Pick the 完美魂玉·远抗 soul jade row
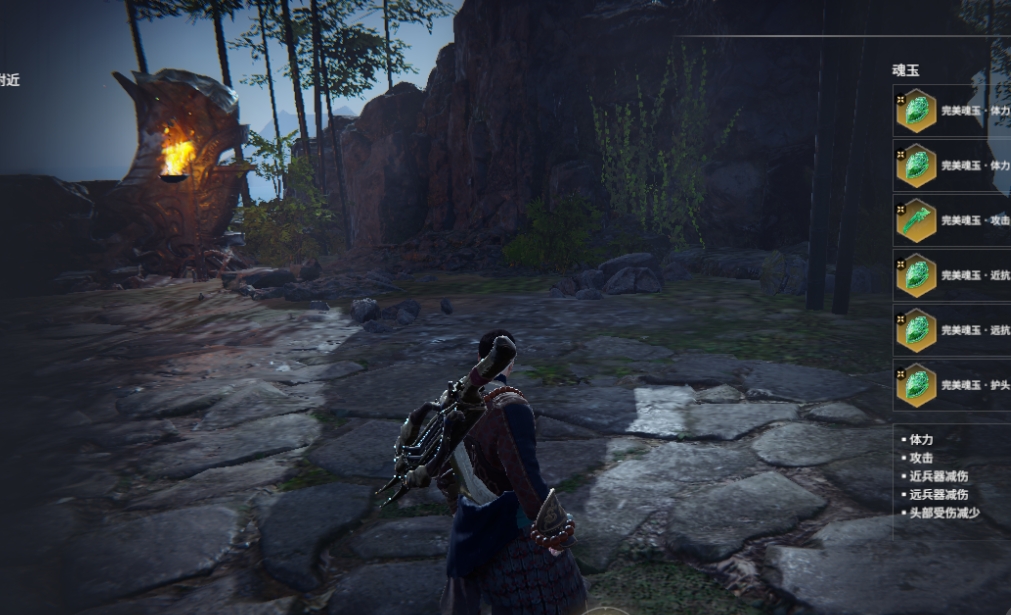This screenshot has height=615, width=1011. pos(950,331)
